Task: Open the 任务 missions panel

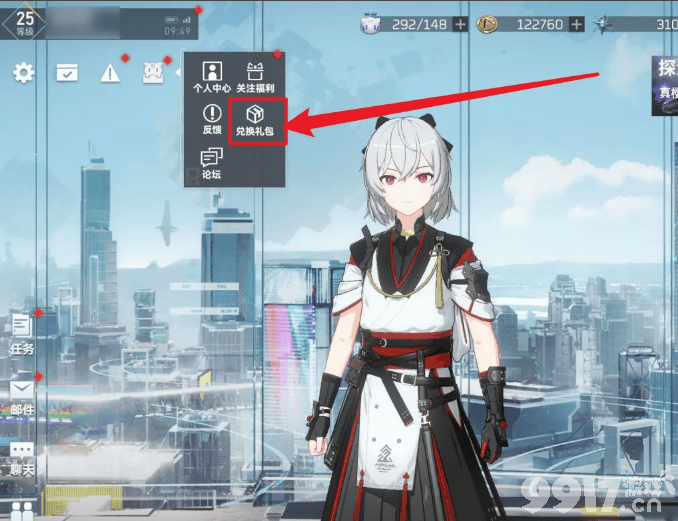Action: coord(22,332)
